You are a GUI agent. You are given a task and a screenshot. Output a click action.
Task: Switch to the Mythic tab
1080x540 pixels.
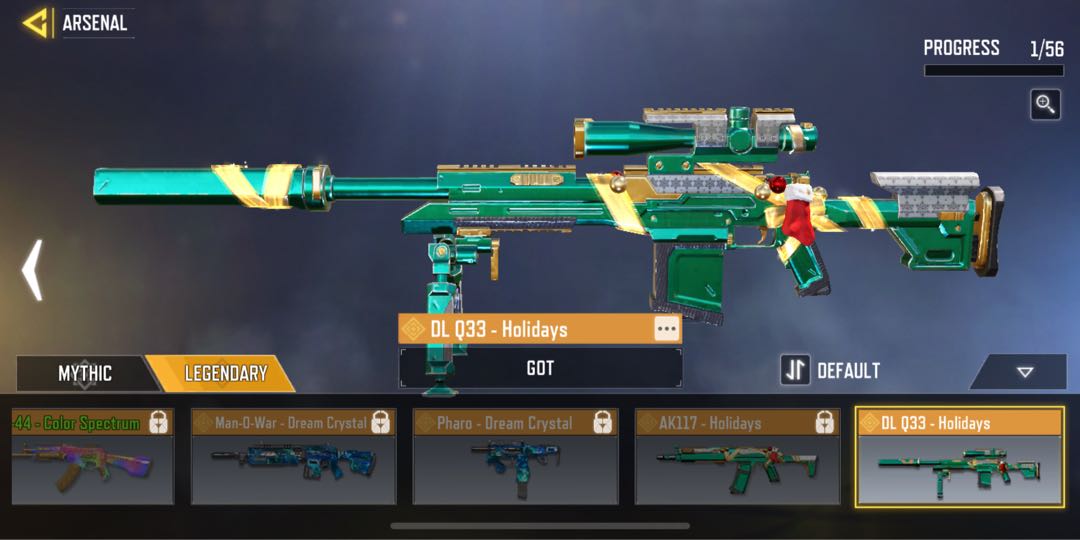click(x=84, y=374)
